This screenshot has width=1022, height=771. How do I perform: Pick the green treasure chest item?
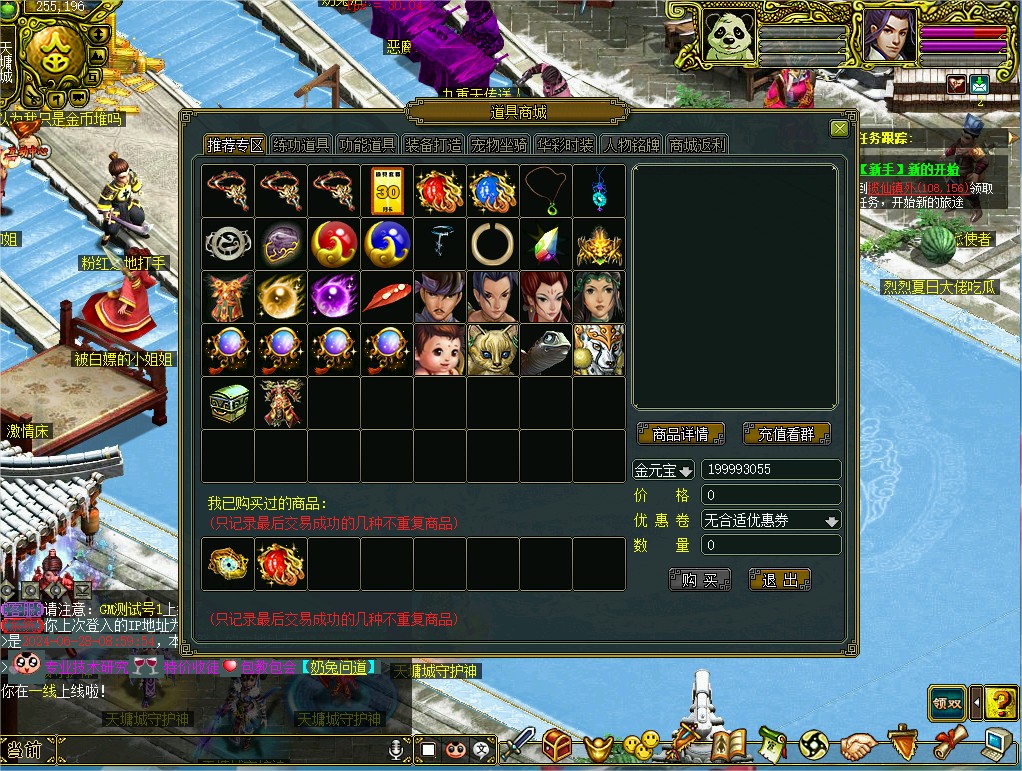coord(227,402)
